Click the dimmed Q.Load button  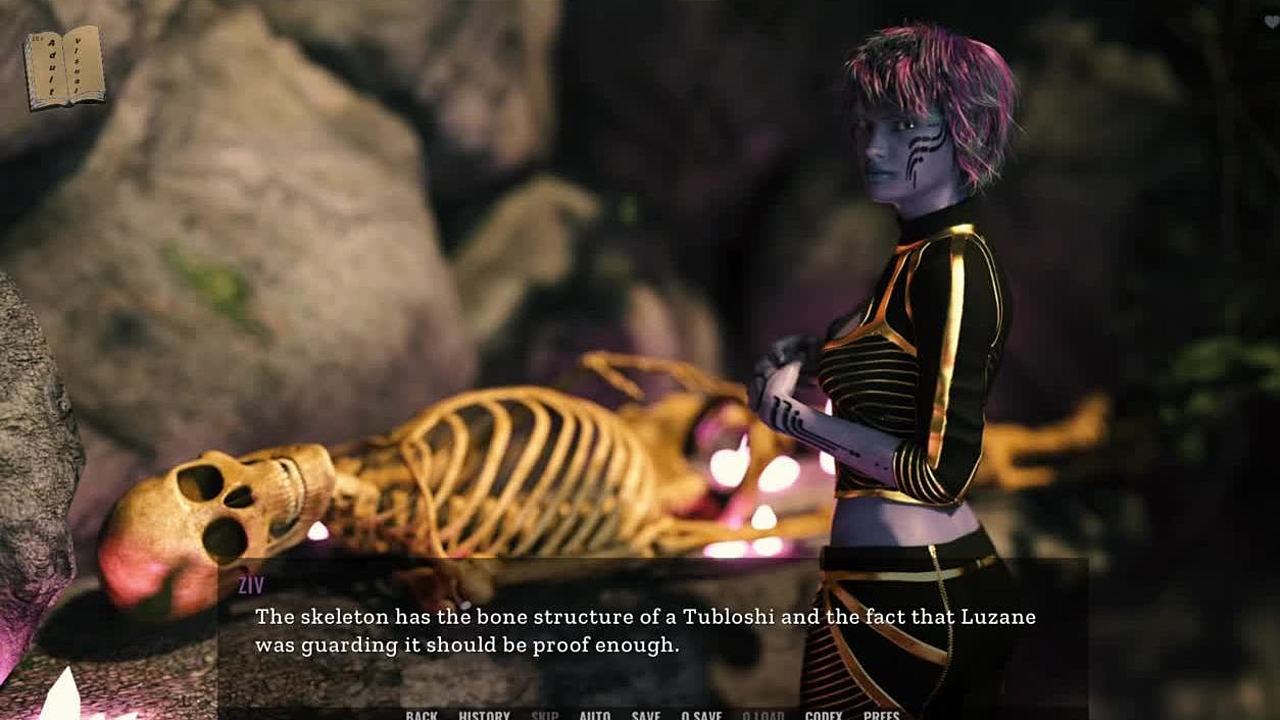click(x=763, y=715)
